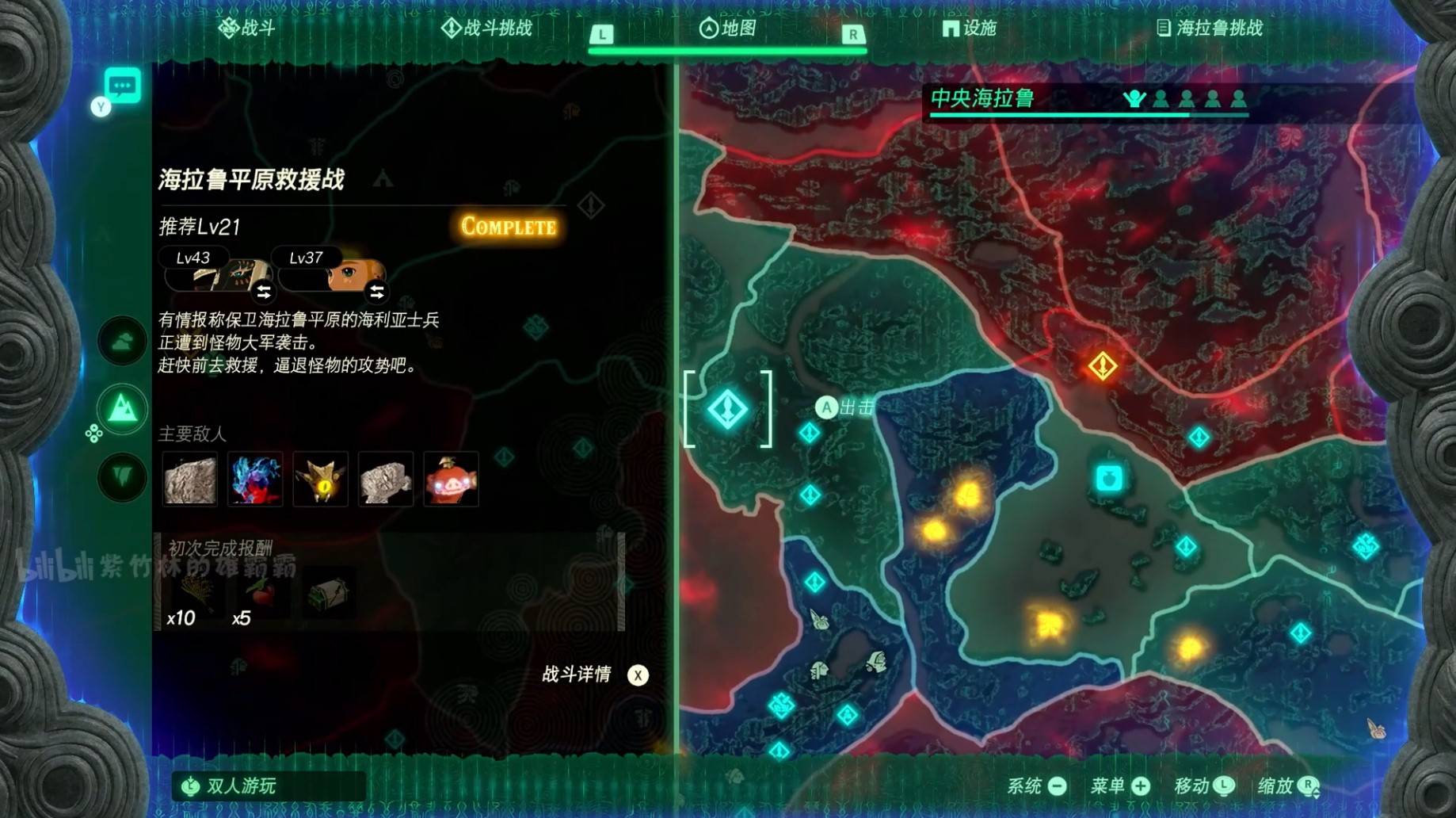The height and width of the screenshot is (818, 1456).
Task: Expand 战斗详情 battle details with X
Action: (638, 676)
